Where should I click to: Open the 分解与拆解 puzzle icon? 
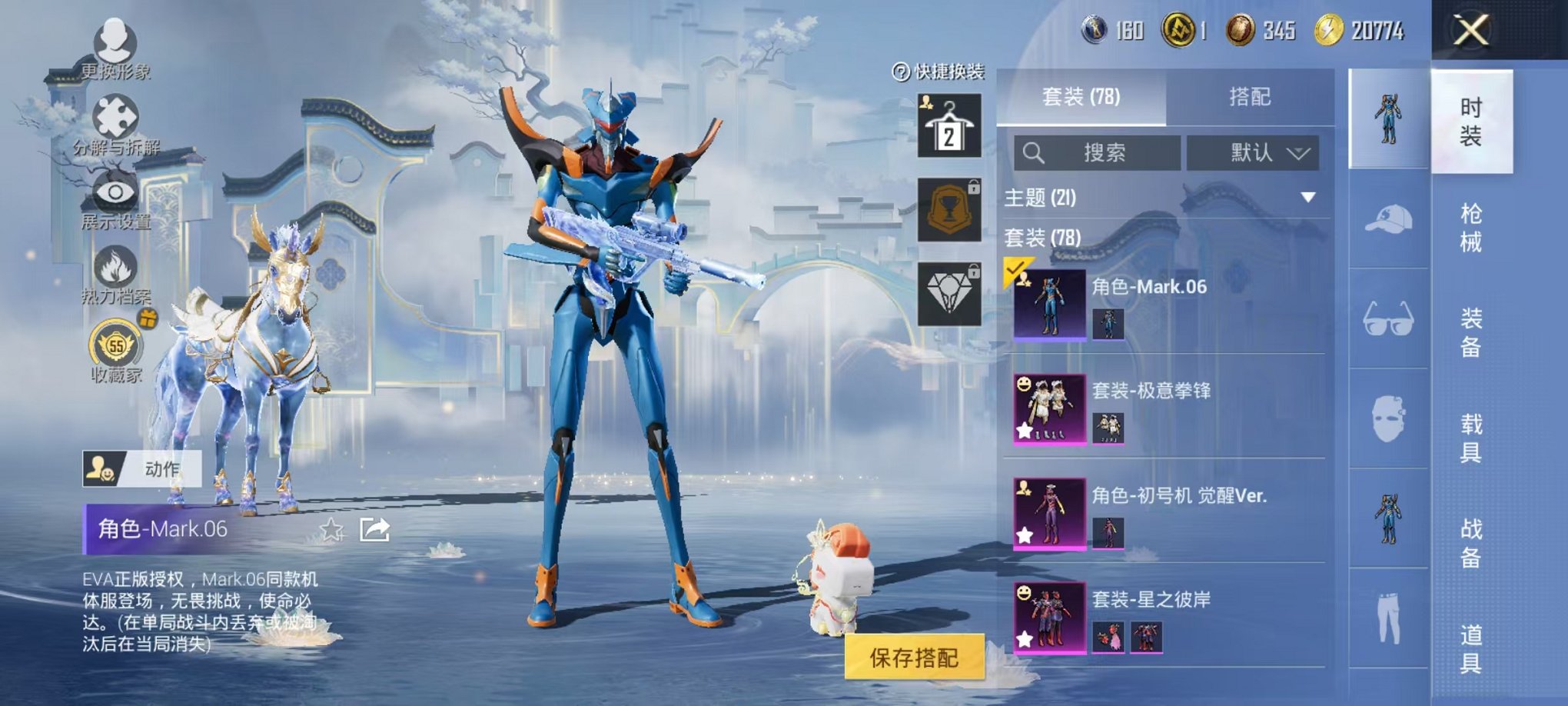[115, 122]
